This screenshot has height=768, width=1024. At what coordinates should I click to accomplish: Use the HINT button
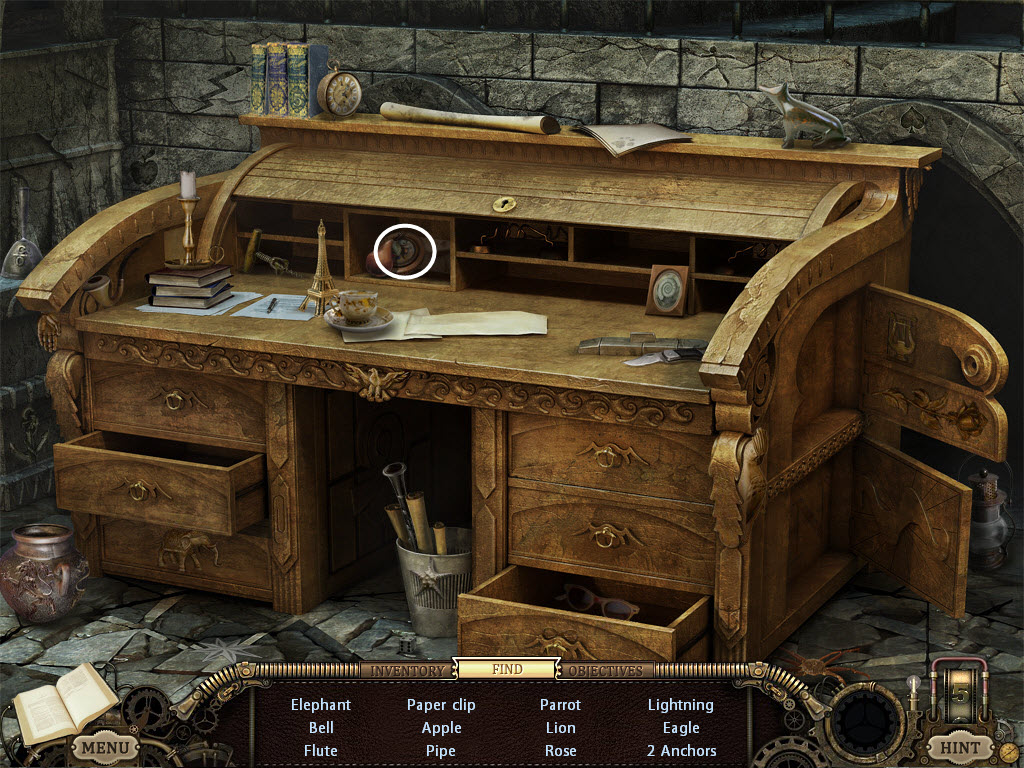tap(960, 747)
